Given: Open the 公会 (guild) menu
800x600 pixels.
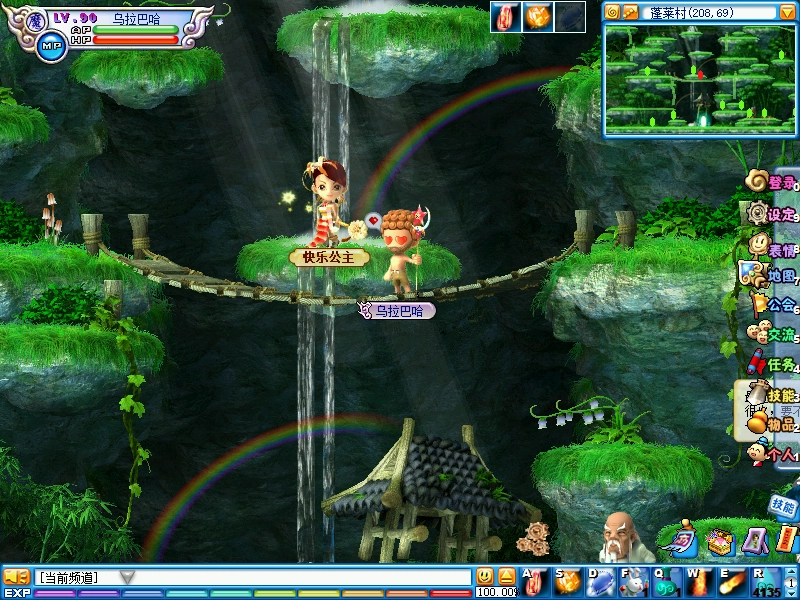Looking at the screenshot, I should pyautogui.click(x=772, y=304).
